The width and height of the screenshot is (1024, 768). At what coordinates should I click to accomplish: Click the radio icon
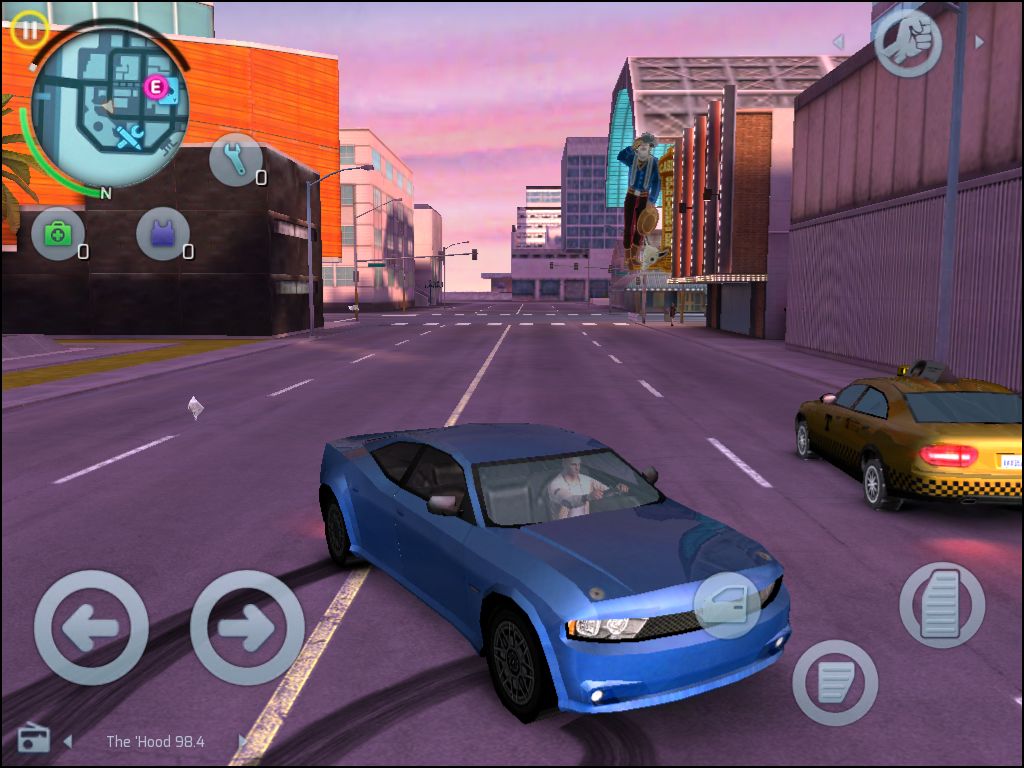click(33, 740)
